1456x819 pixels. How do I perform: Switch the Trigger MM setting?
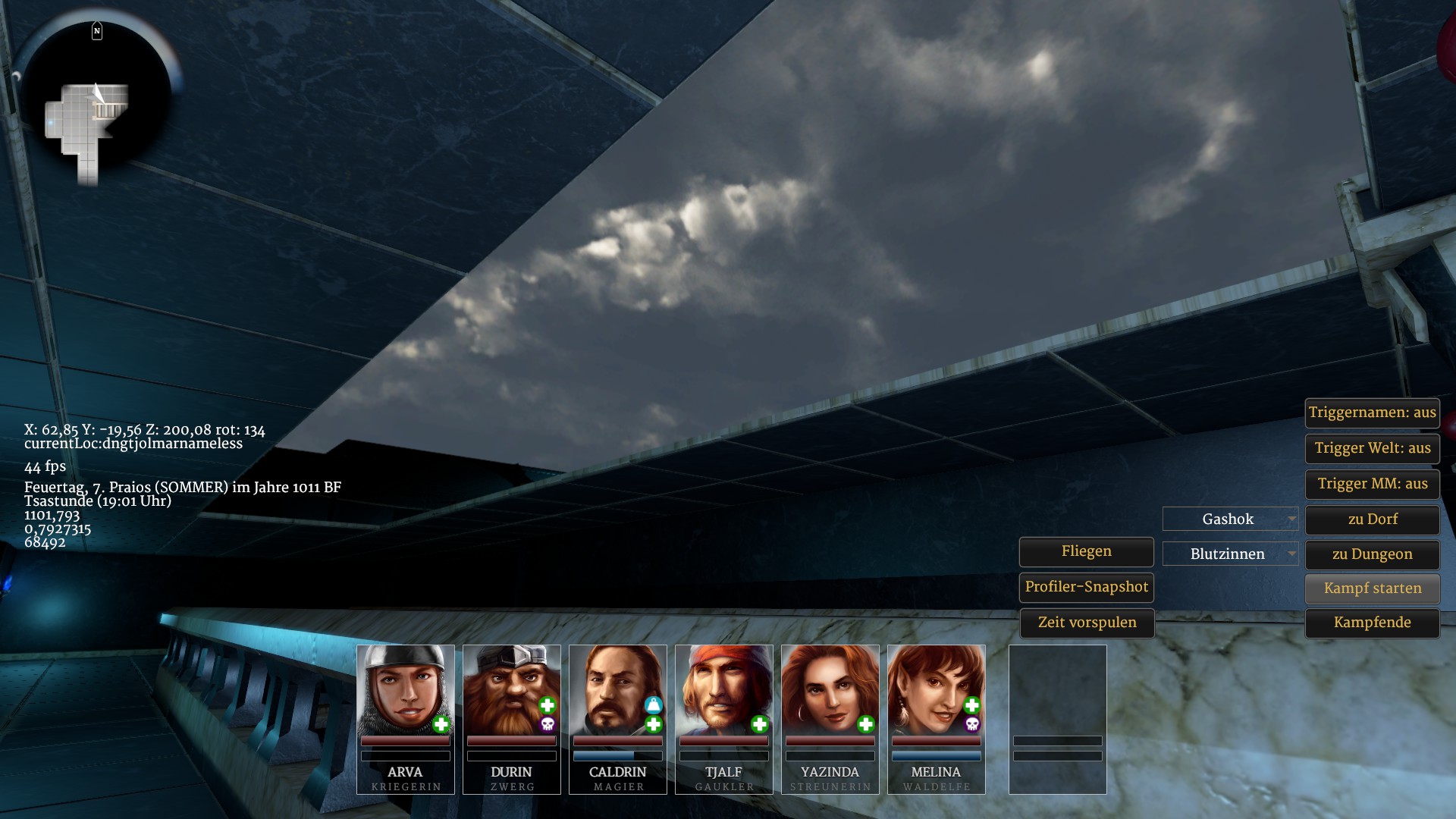pos(1372,484)
